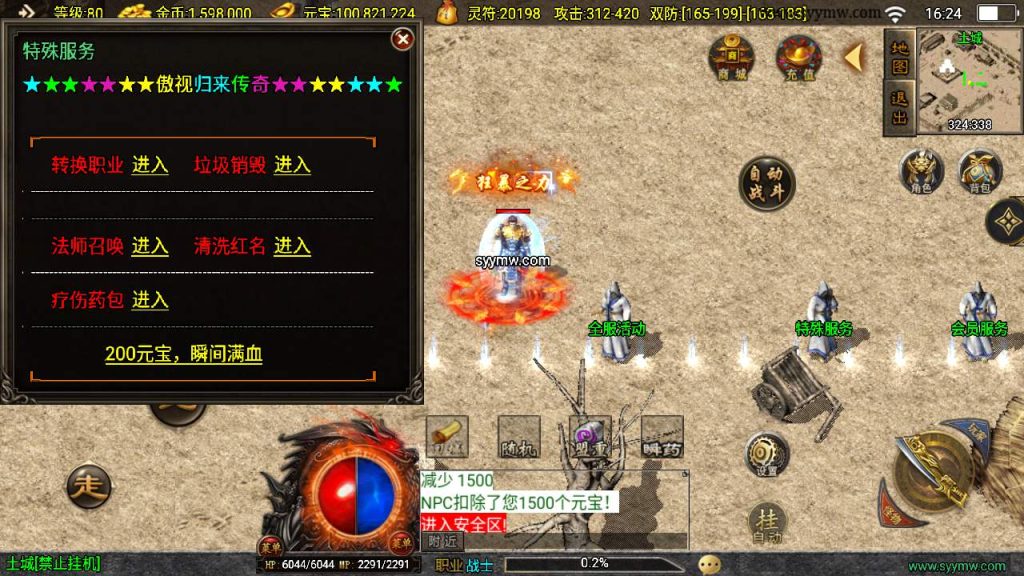
Task: Toggle 自动战斗 auto battle
Action: coord(767,183)
